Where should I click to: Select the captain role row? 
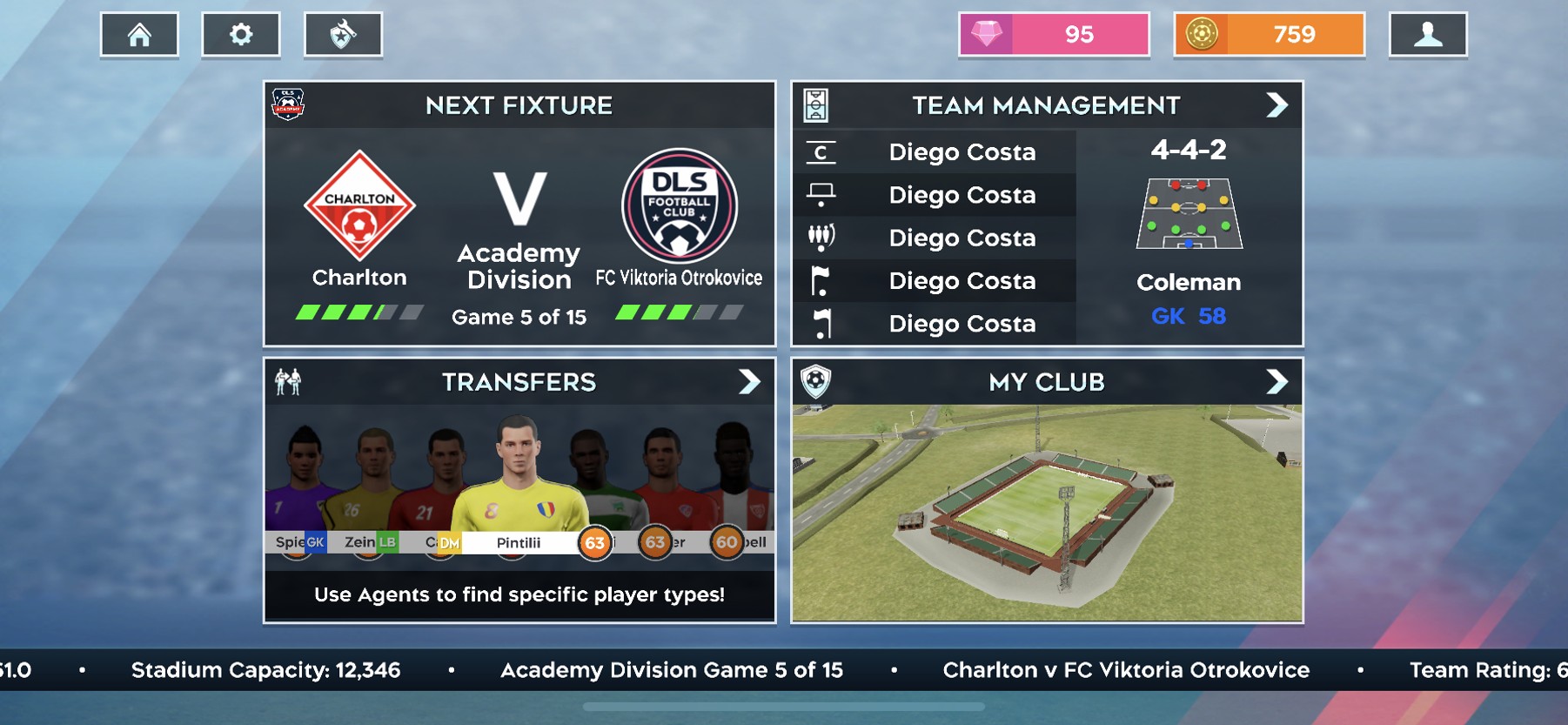935,151
